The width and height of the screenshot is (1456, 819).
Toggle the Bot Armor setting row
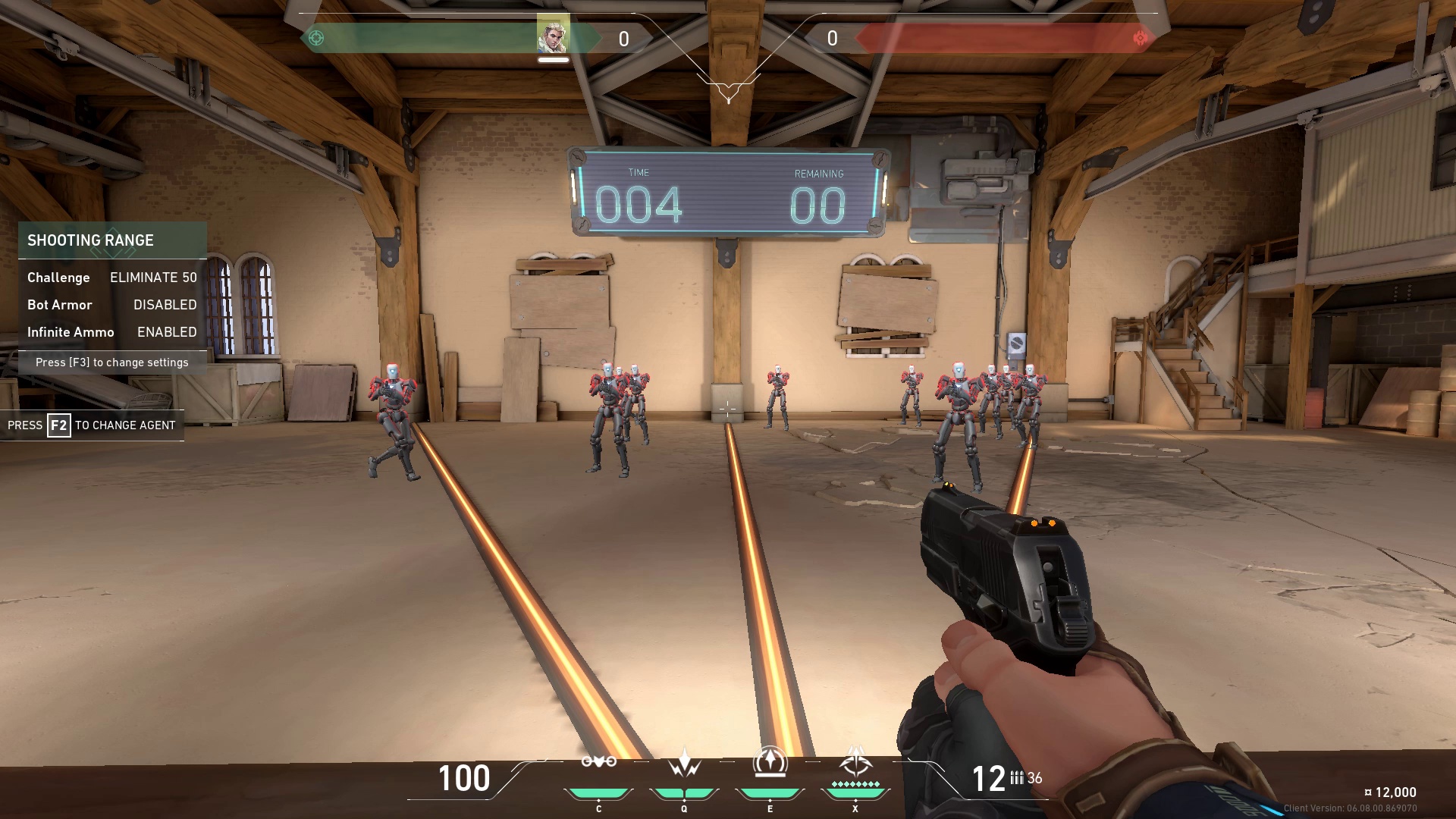click(x=112, y=305)
